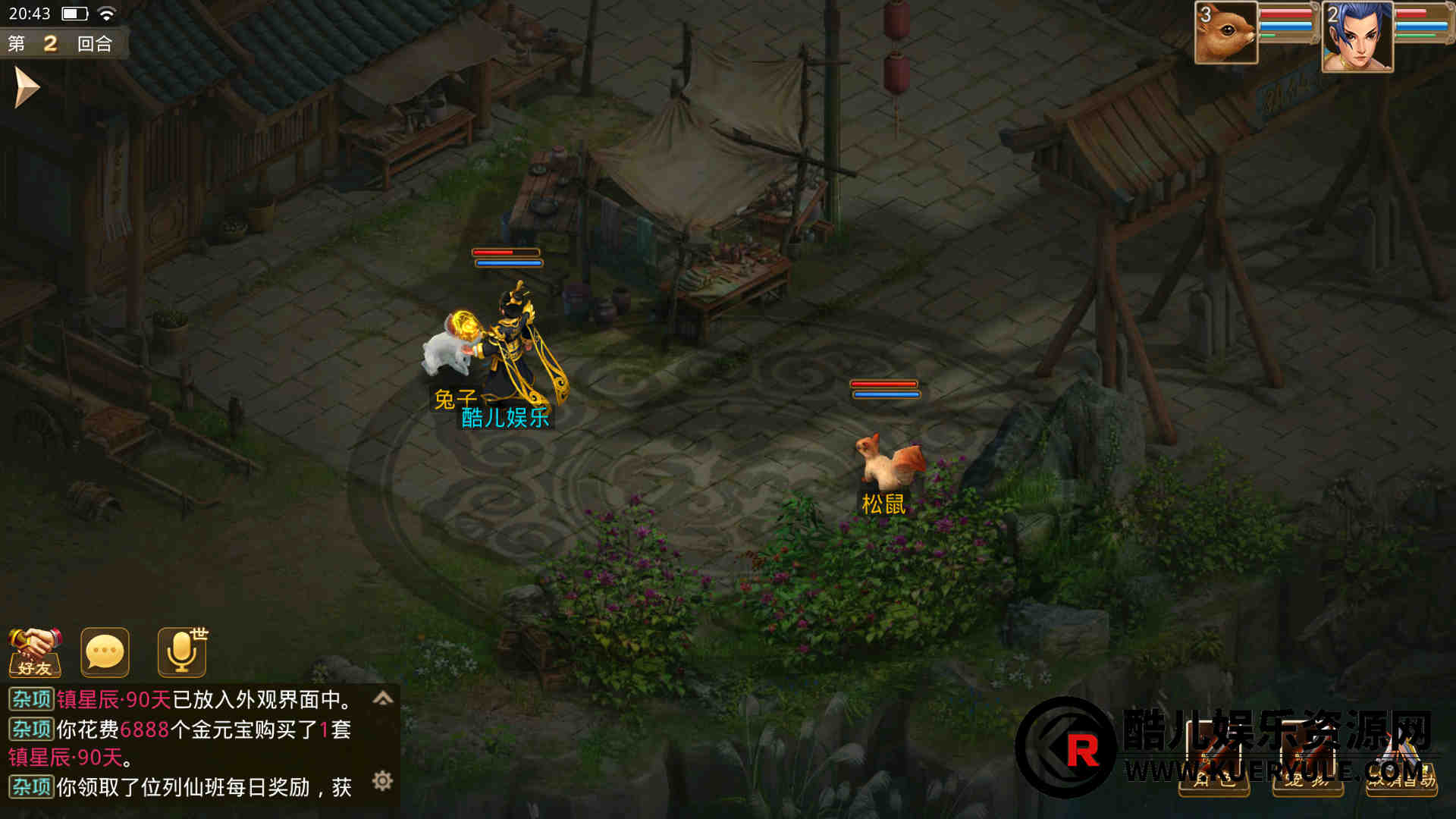Open chat settings gear icon
Image resolution: width=1456 pixels, height=819 pixels.
pyautogui.click(x=383, y=780)
